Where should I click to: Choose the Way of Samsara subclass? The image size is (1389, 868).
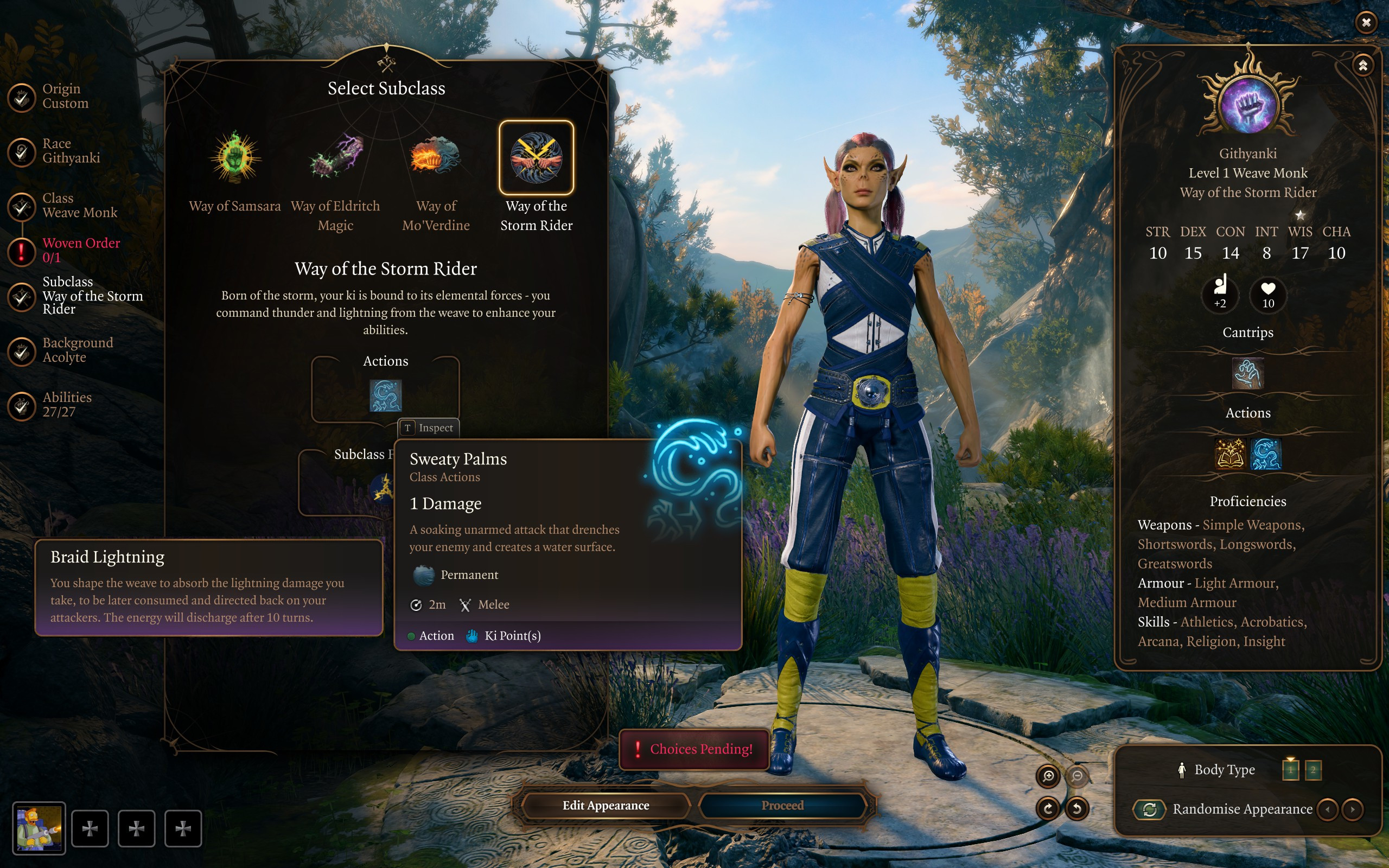[235, 157]
